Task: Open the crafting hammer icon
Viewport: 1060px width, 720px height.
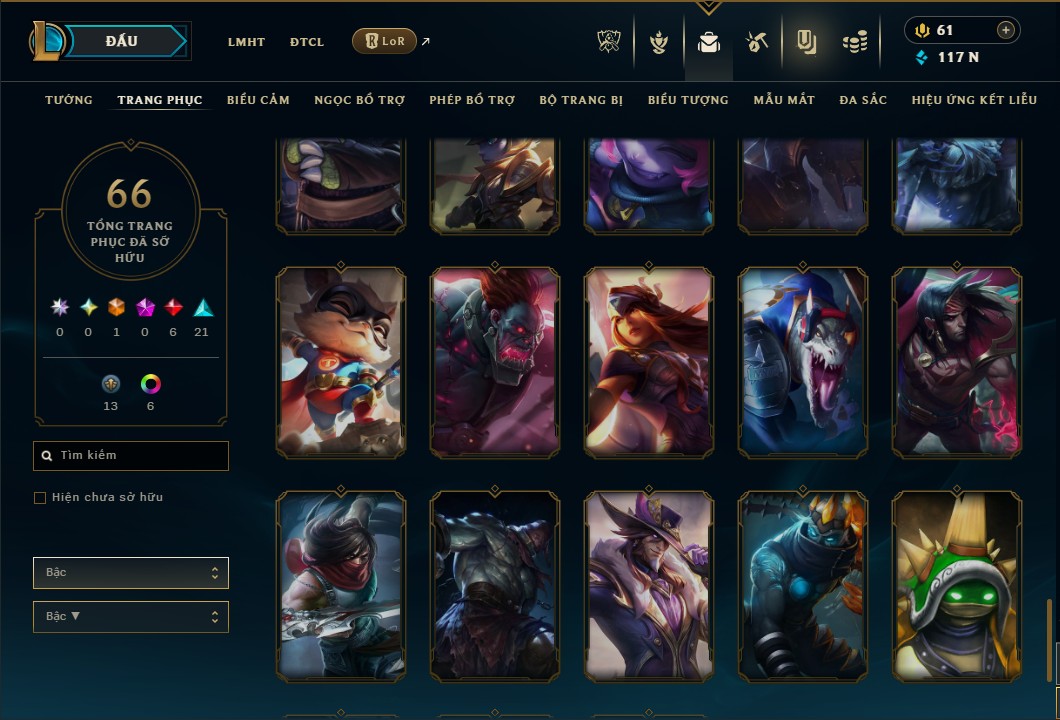Action: [x=756, y=42]
